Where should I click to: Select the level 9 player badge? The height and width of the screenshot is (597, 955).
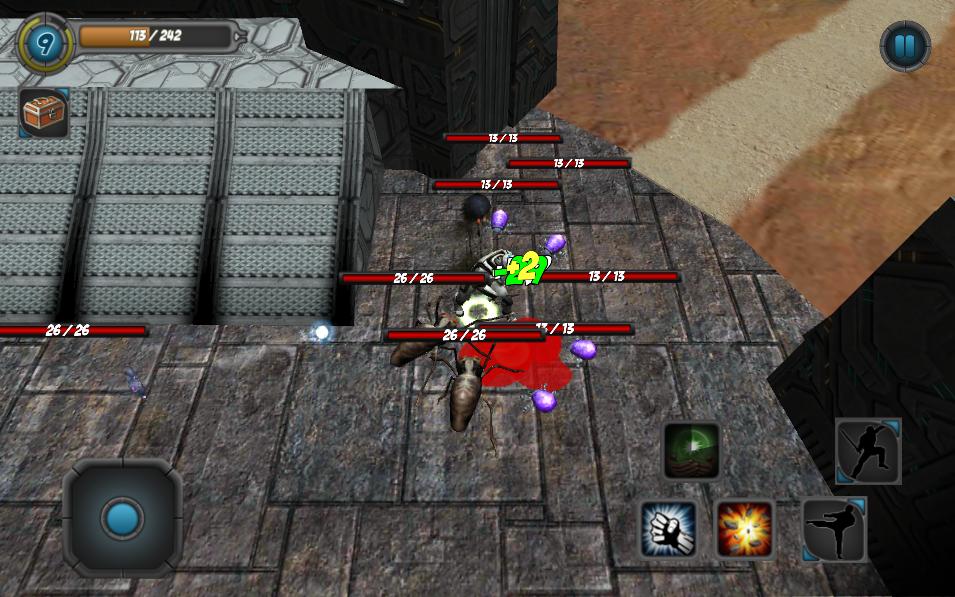45,42
